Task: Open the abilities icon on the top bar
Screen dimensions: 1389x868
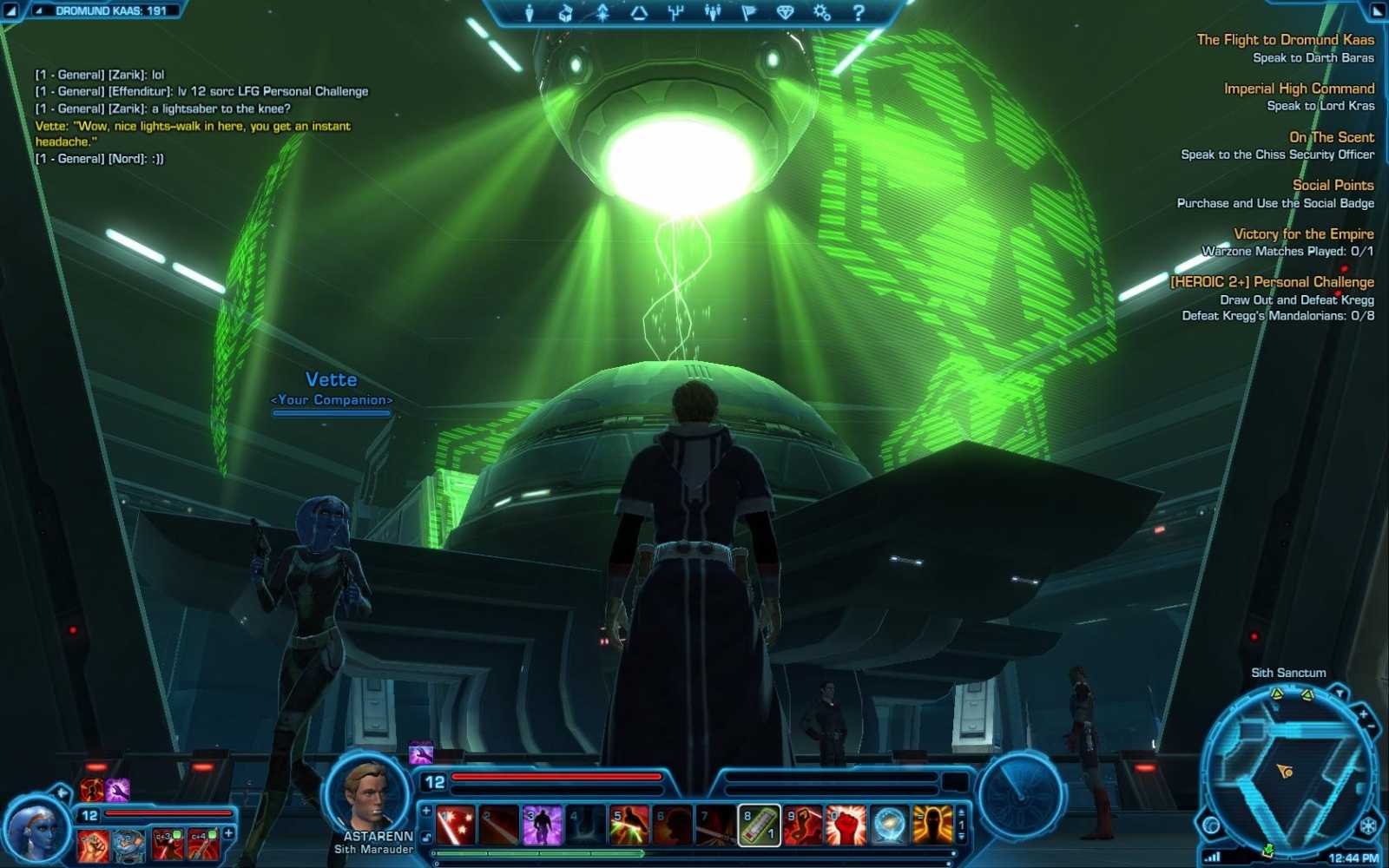Action: click(x=603, y=12)
